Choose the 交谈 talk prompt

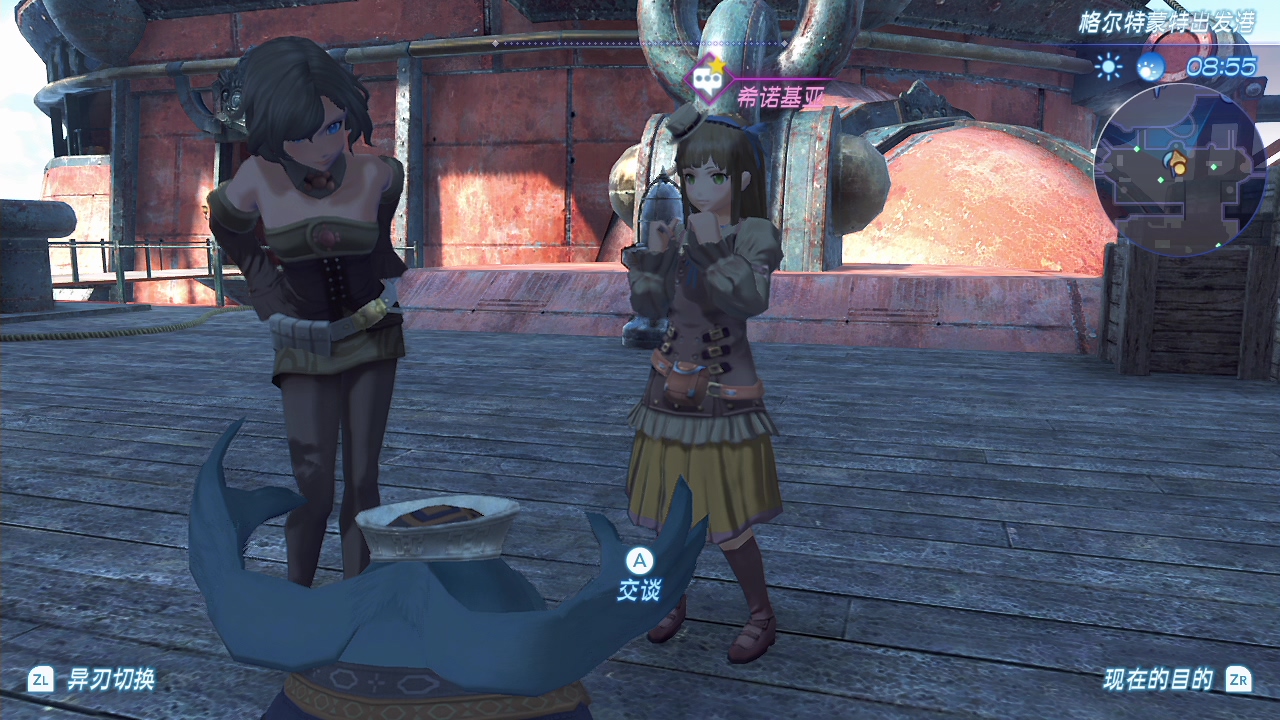tap(638, 575)
